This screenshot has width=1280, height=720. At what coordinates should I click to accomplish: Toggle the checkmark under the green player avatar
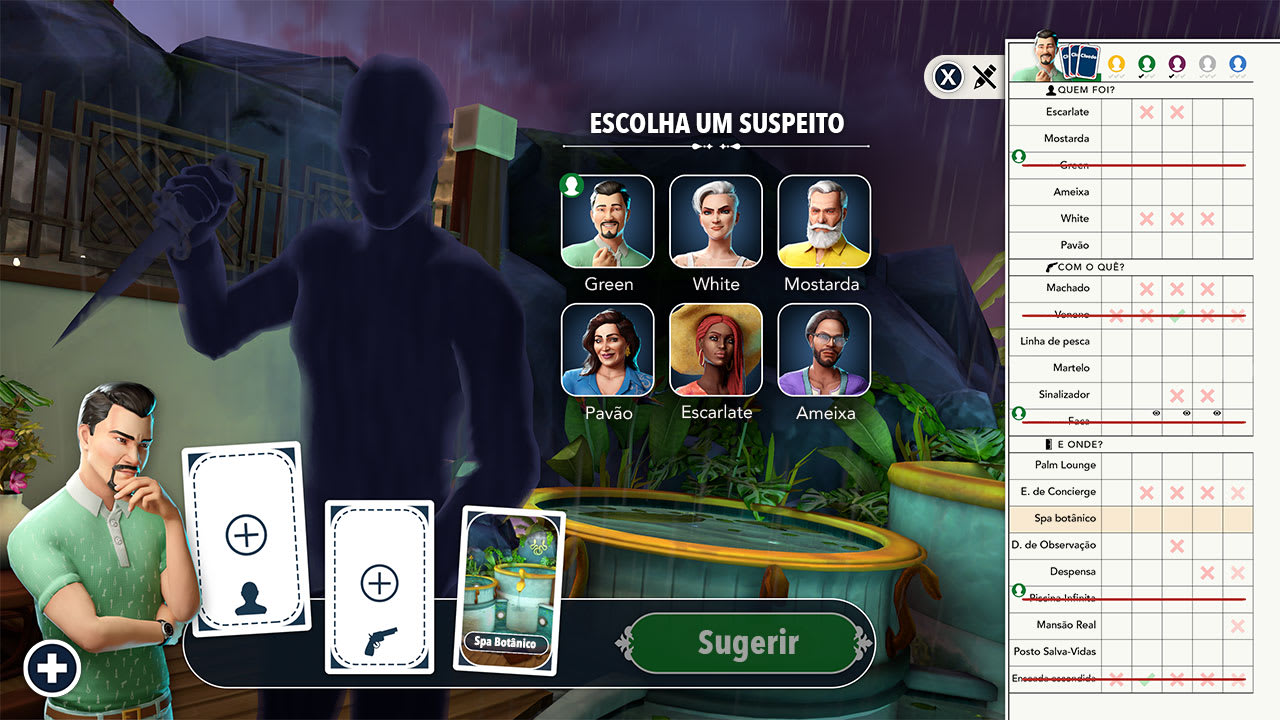pos(1143,77)
